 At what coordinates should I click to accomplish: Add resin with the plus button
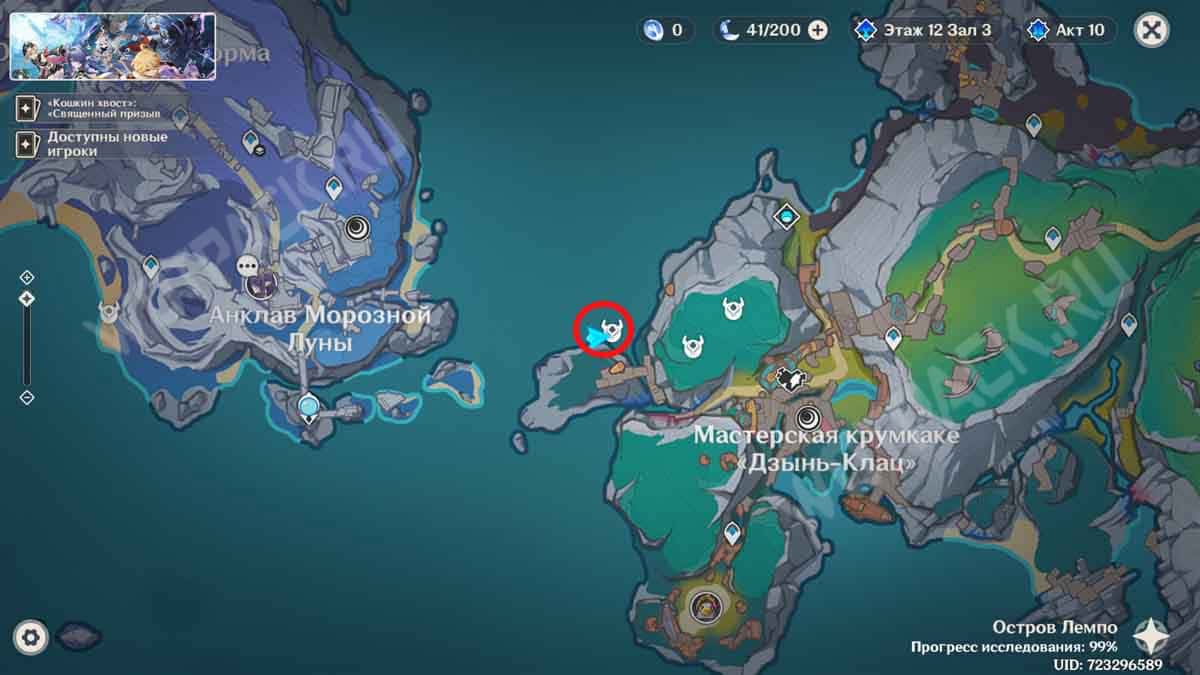818,30
